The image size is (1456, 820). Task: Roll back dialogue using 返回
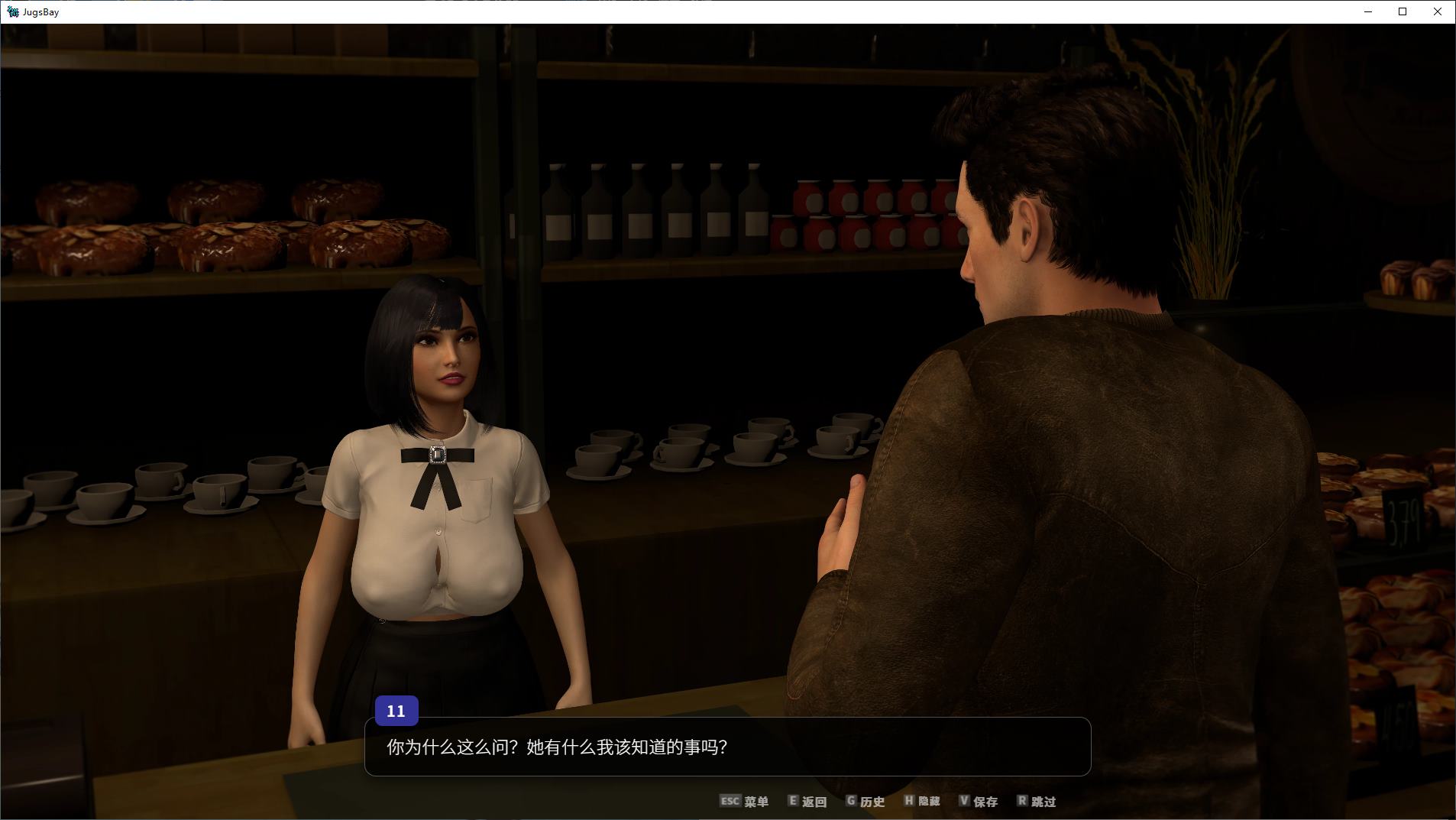[x=814, y=802]
